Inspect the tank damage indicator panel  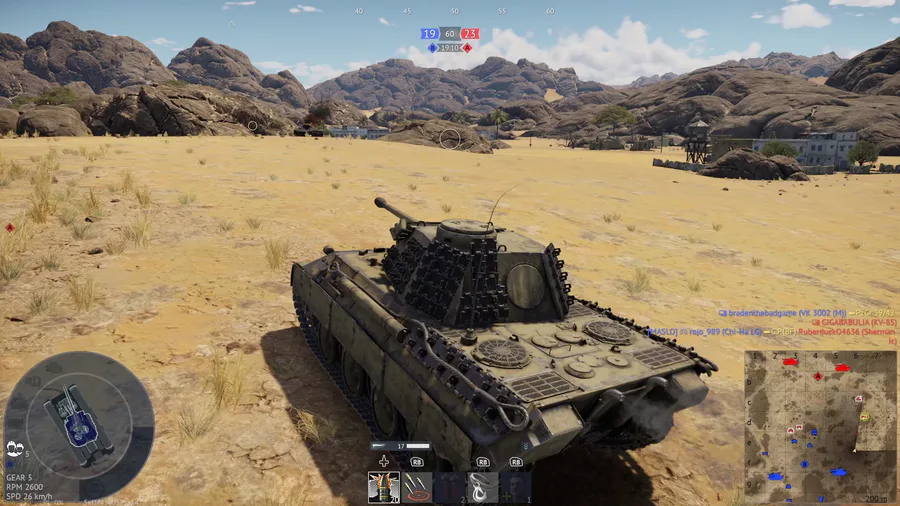(78, 411)
